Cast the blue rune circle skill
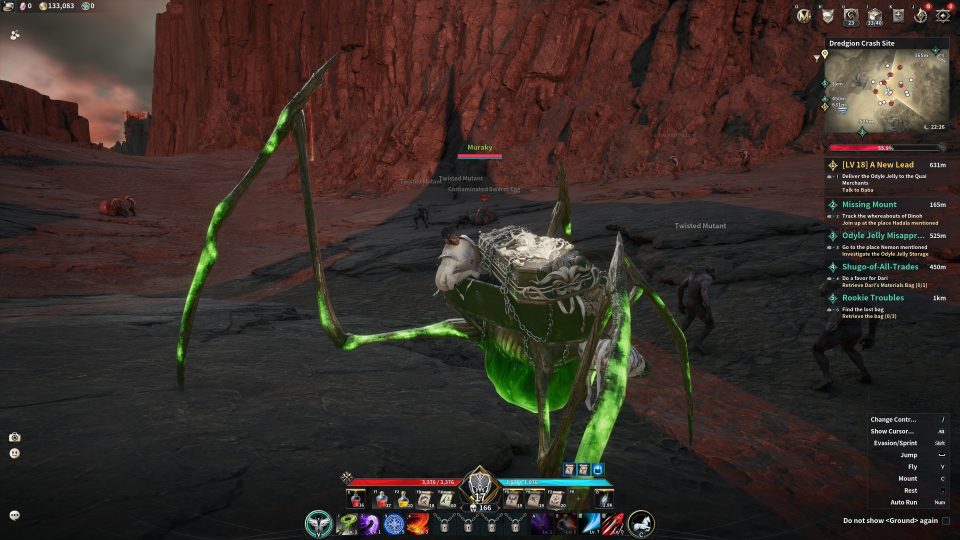 [x=394, y=523]
